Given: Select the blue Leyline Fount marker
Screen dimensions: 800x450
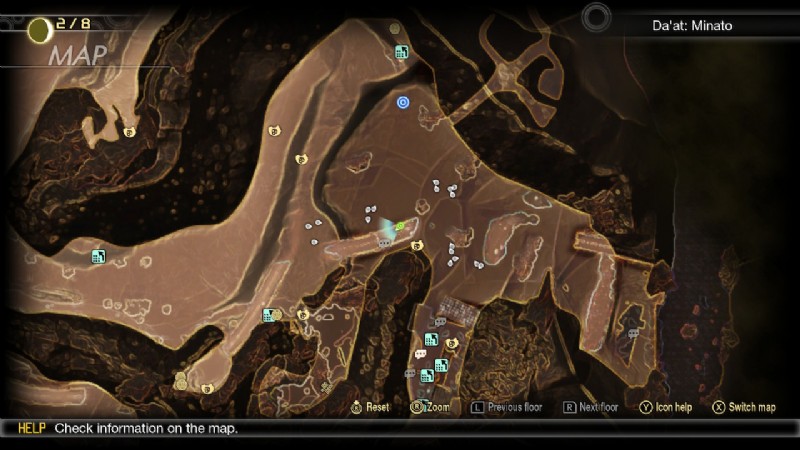Looking at the screenshot, I should [403, 101].
